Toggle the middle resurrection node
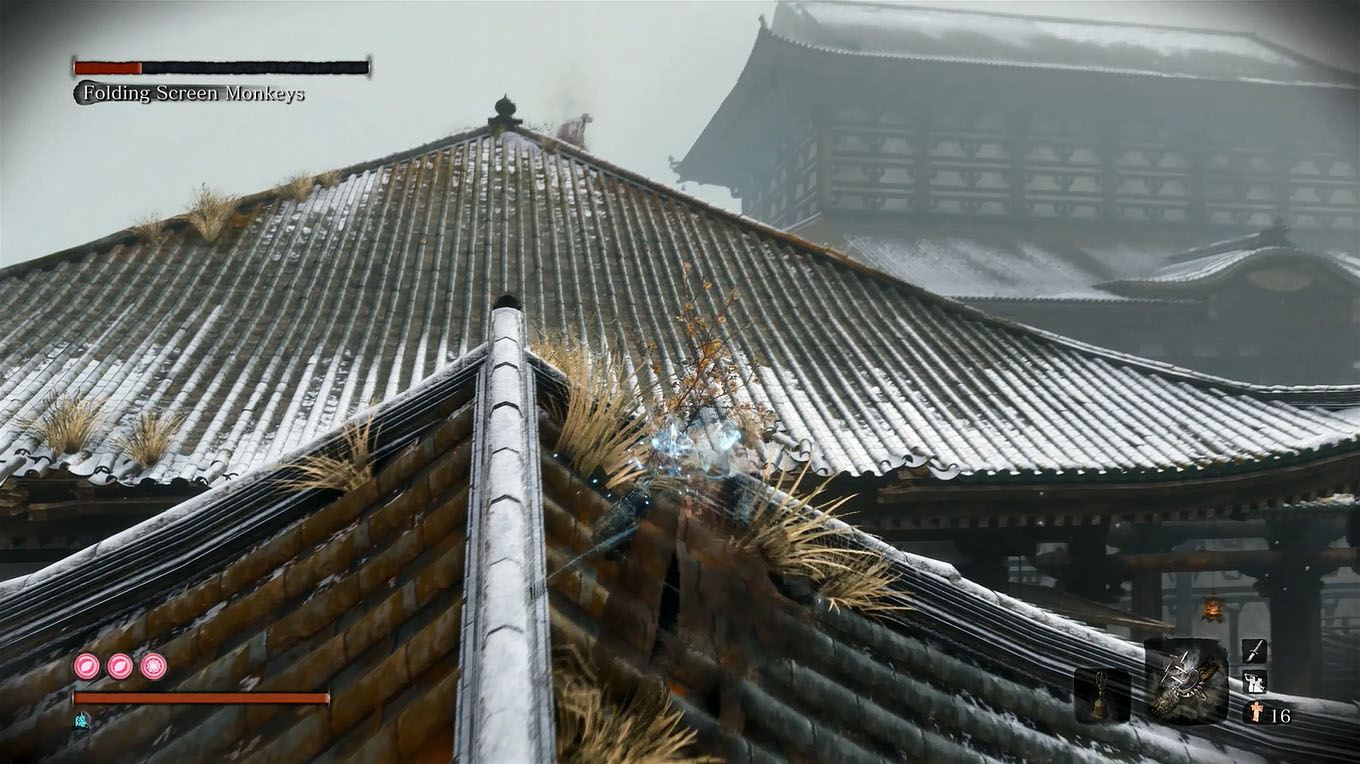 (x=120, y=667)
